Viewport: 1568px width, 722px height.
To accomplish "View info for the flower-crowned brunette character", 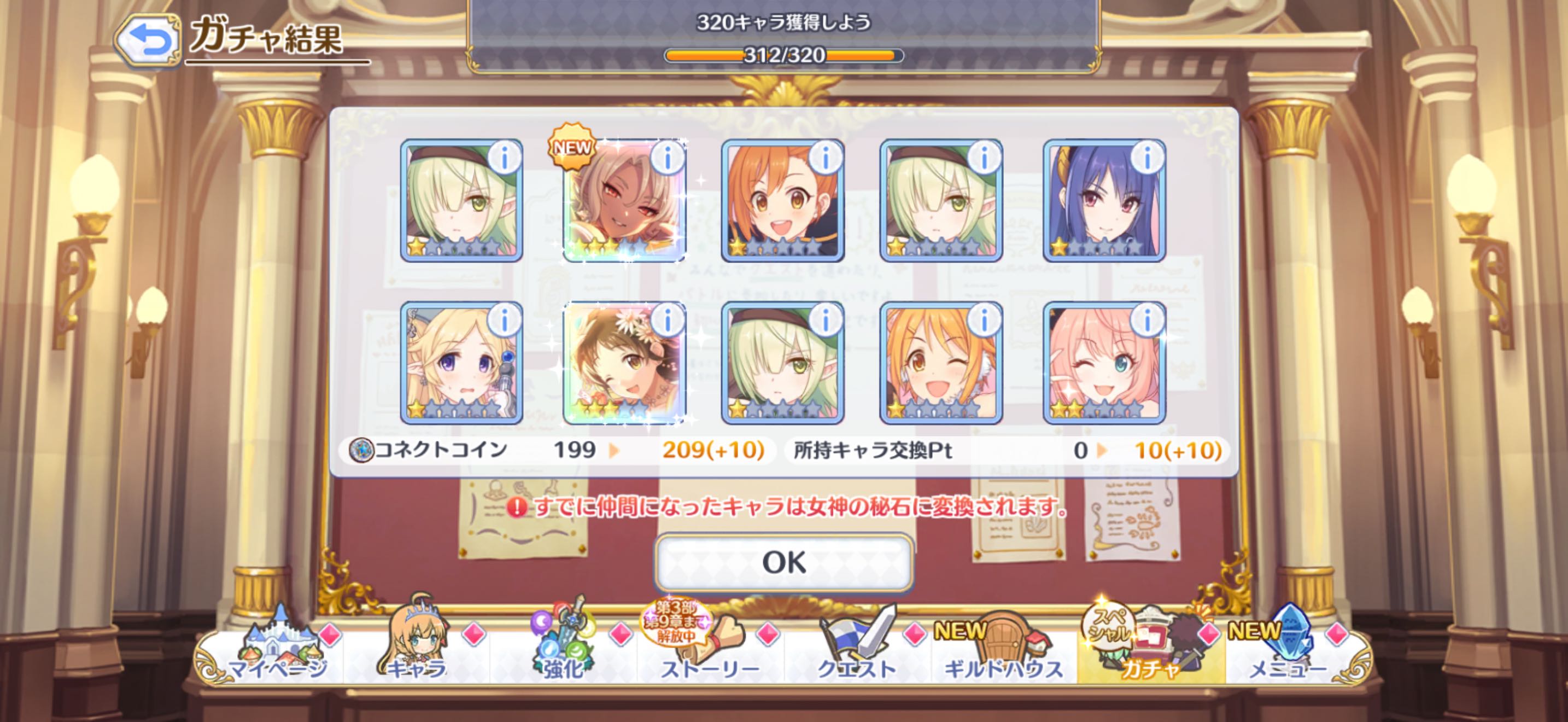I will click(668, 320).
